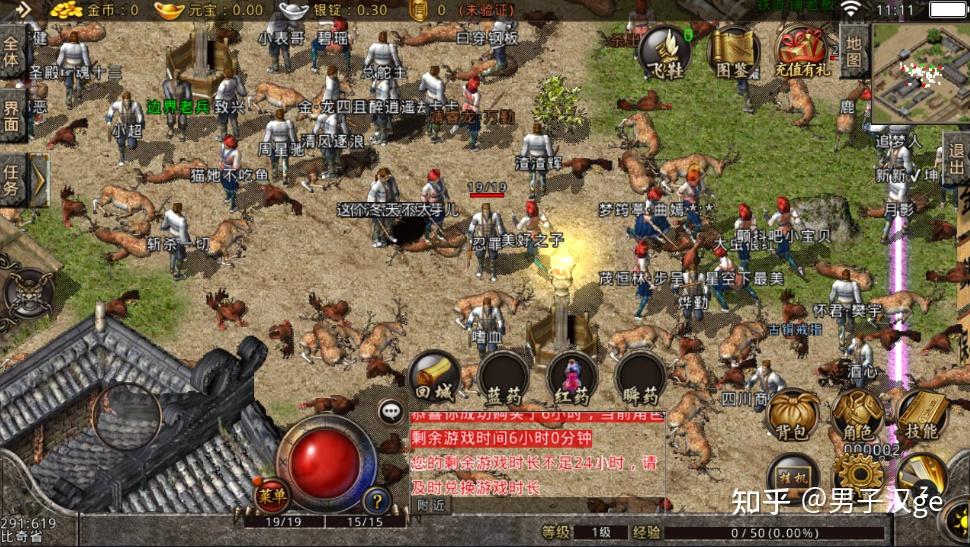Open the 背包 backpack
The width and height of the screenshot is (970, 547).
(792, 414)
